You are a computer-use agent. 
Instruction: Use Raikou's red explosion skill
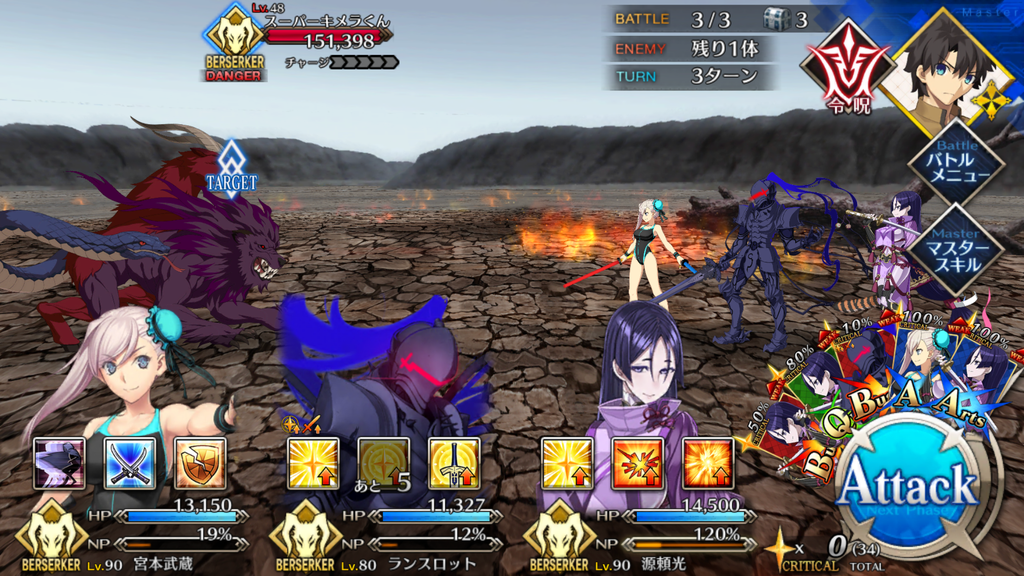(637, 463)
